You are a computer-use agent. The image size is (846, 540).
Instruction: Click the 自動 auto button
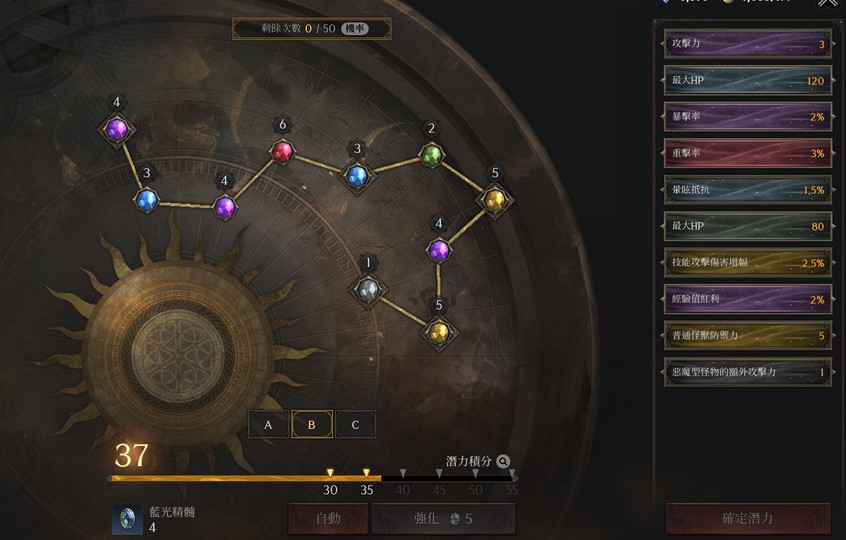coord(329,519)
